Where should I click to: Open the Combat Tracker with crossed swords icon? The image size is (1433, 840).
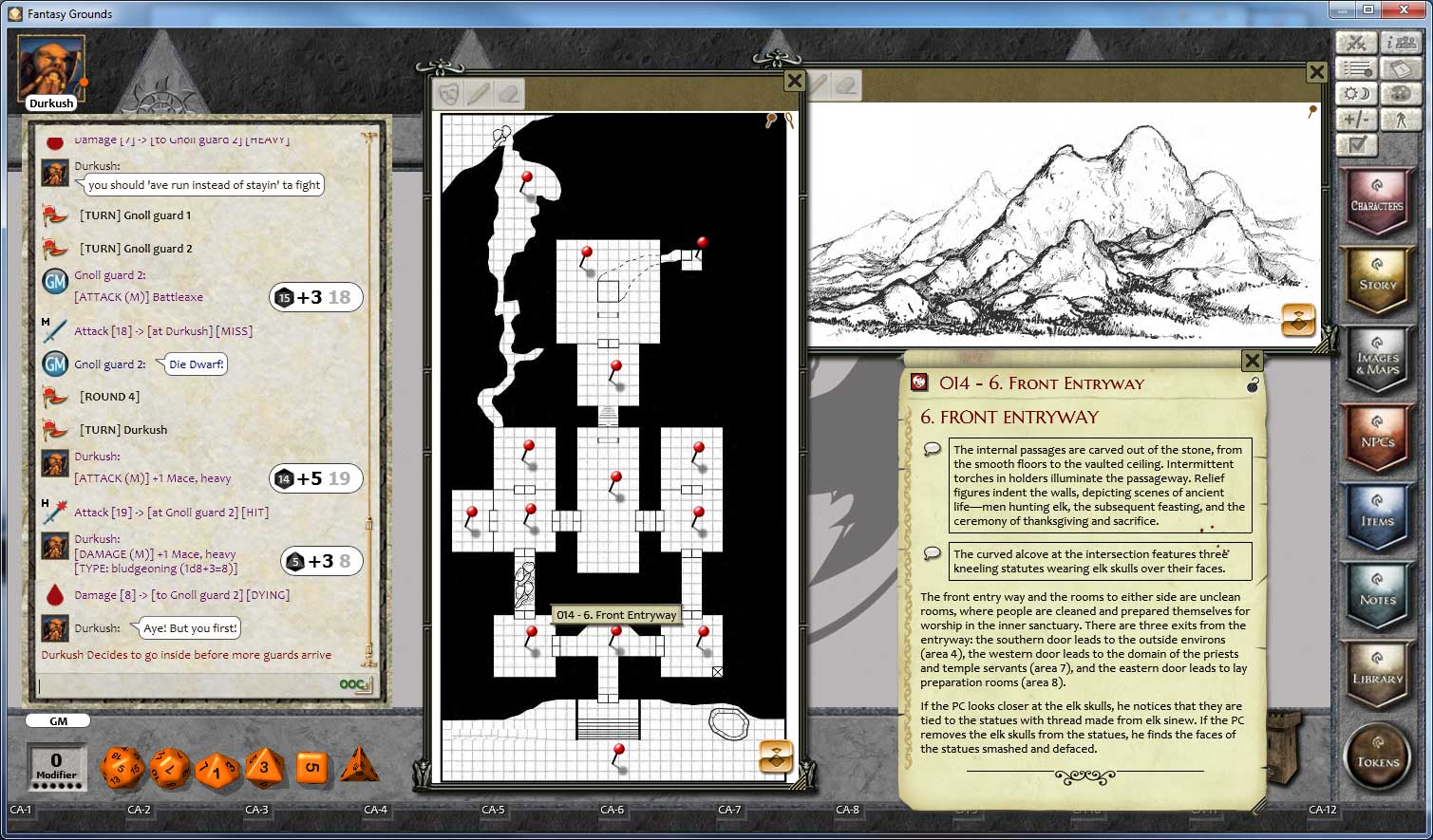click(1357, 42)
